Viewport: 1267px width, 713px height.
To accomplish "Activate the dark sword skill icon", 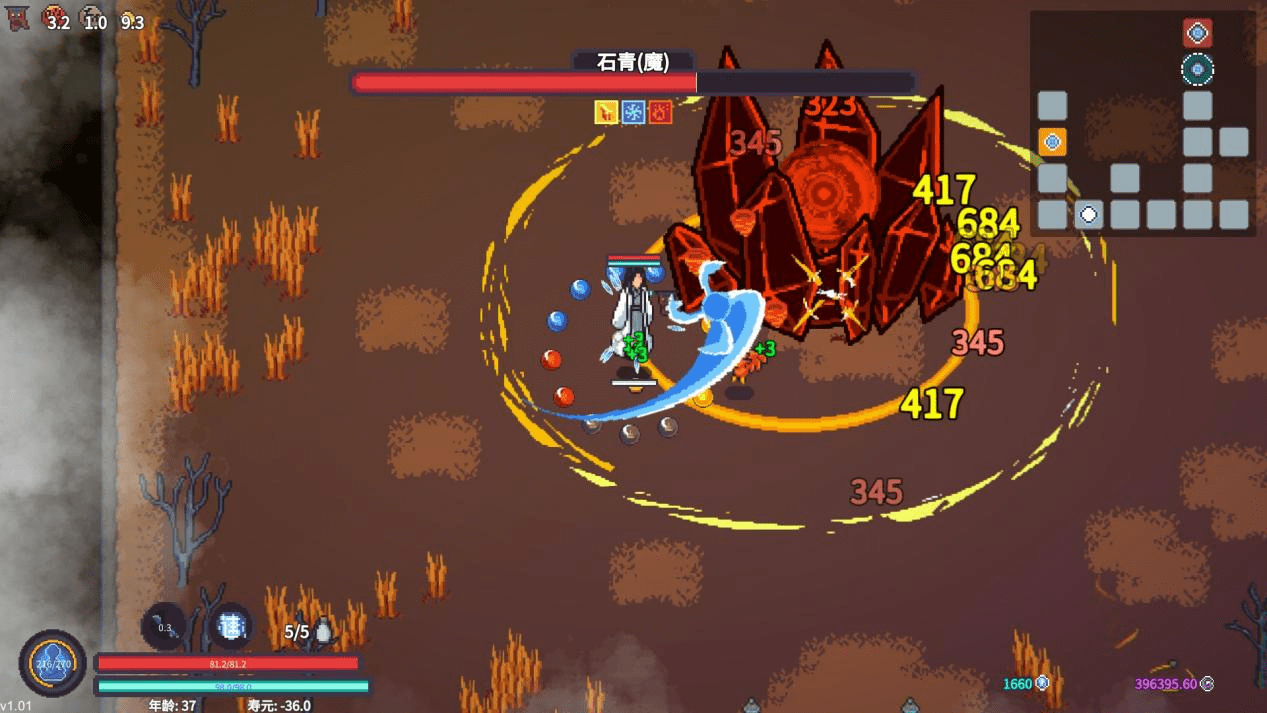I will [x=164, y=628].
